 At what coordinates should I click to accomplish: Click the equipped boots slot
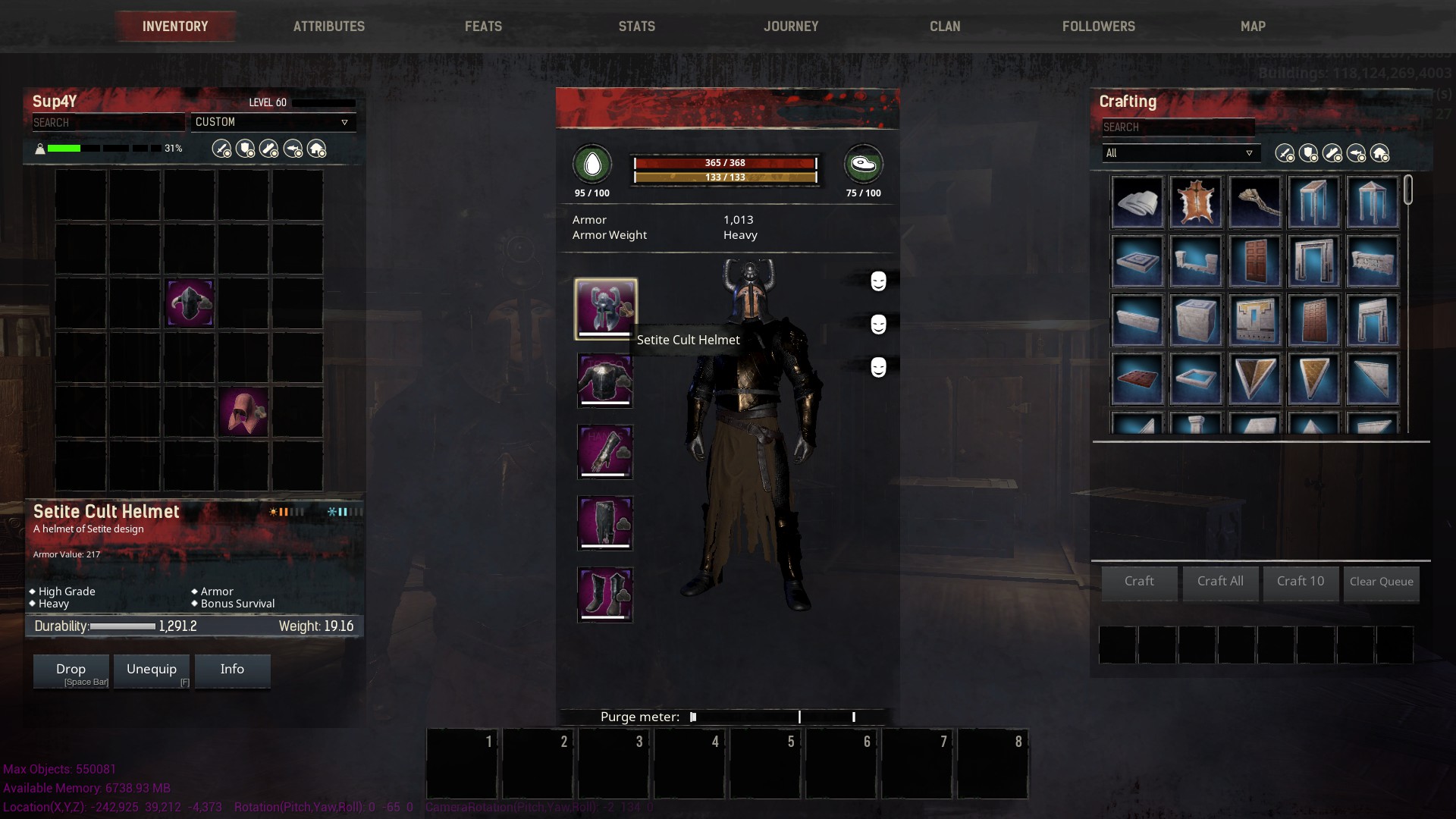(605, 595)
